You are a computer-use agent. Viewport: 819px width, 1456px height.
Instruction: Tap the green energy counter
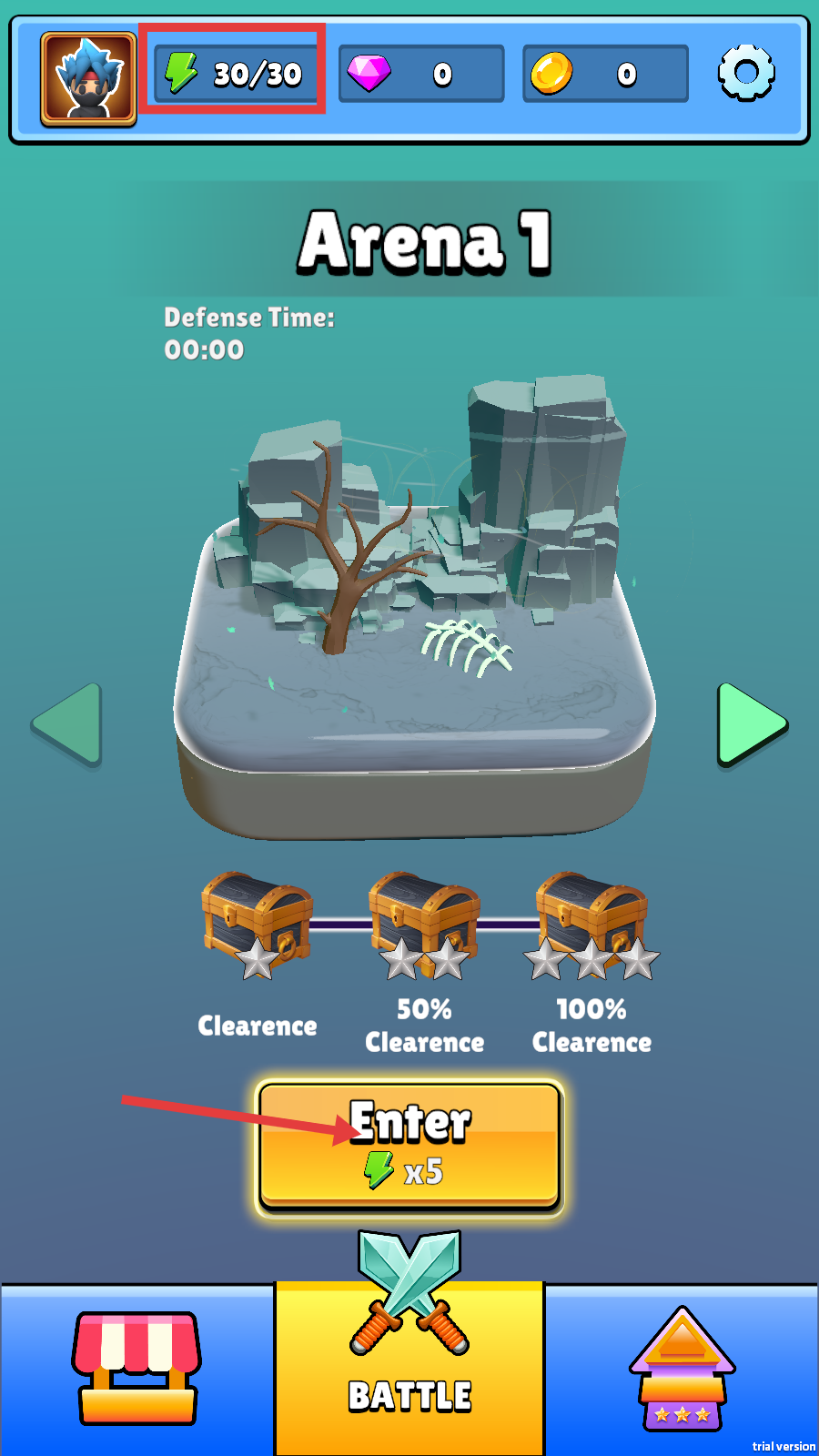[x=235, y=73]
